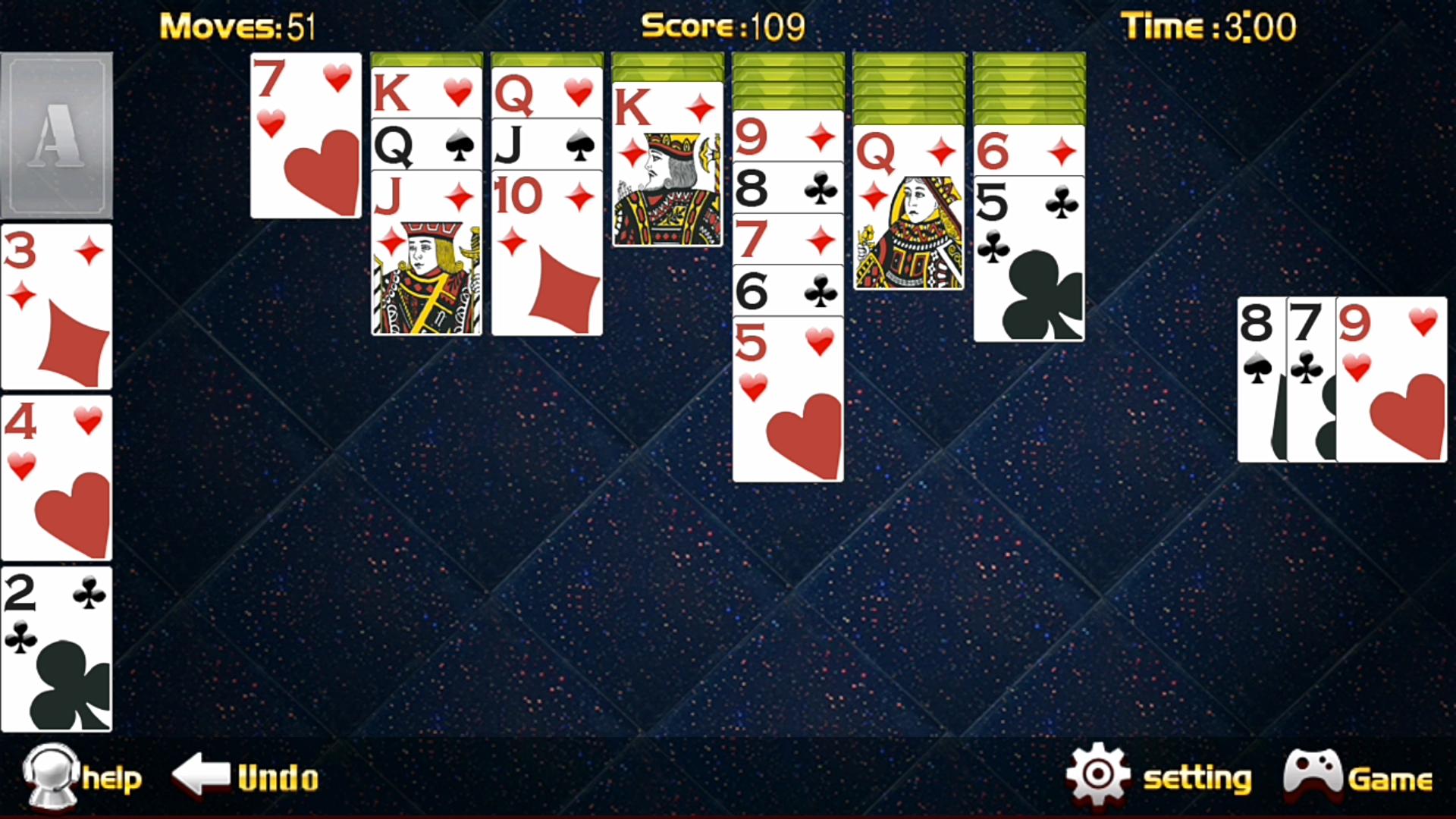Click the 7 of Hearts tableau card
The width and height of the screenshot is (1456, 819).
click(305, 133)
